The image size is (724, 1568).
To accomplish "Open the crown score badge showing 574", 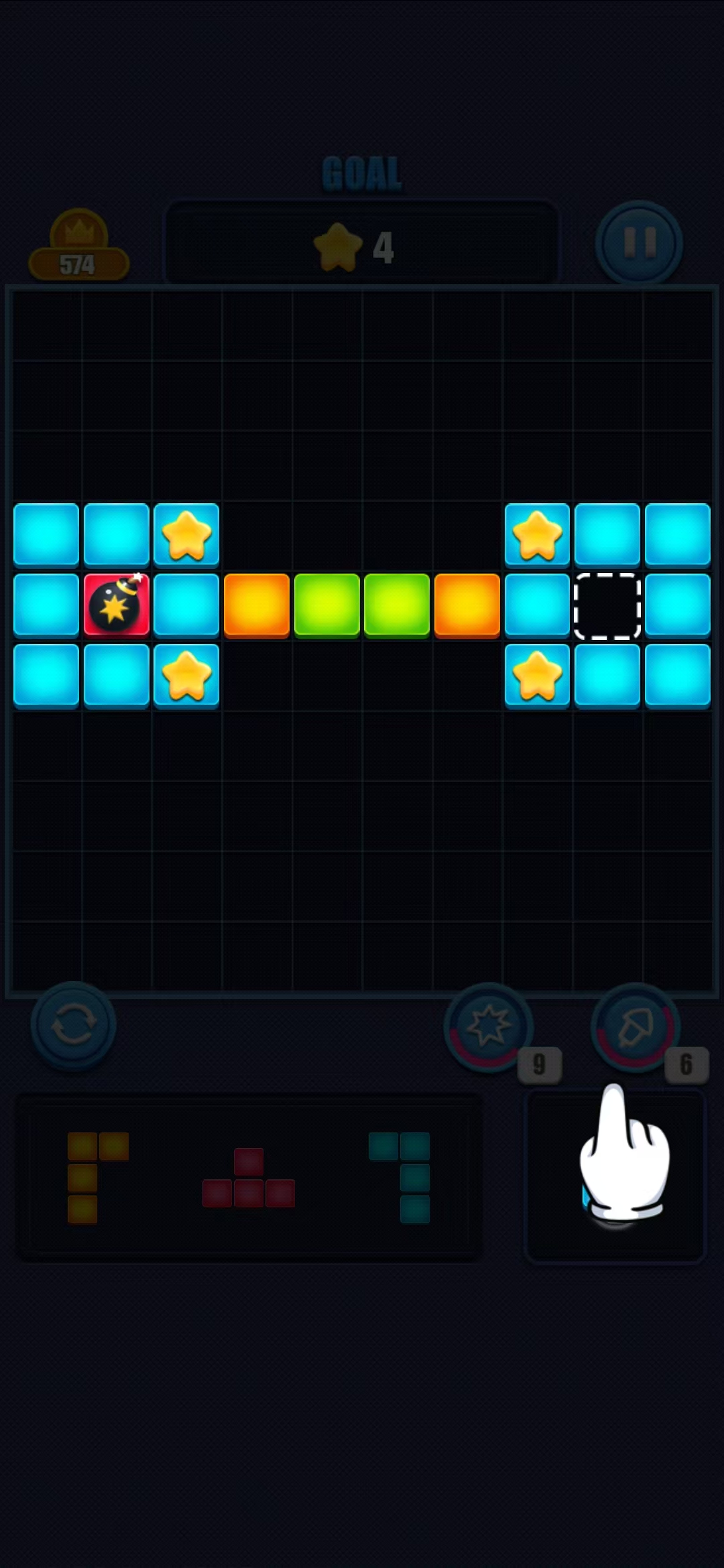I will [78, 249].
